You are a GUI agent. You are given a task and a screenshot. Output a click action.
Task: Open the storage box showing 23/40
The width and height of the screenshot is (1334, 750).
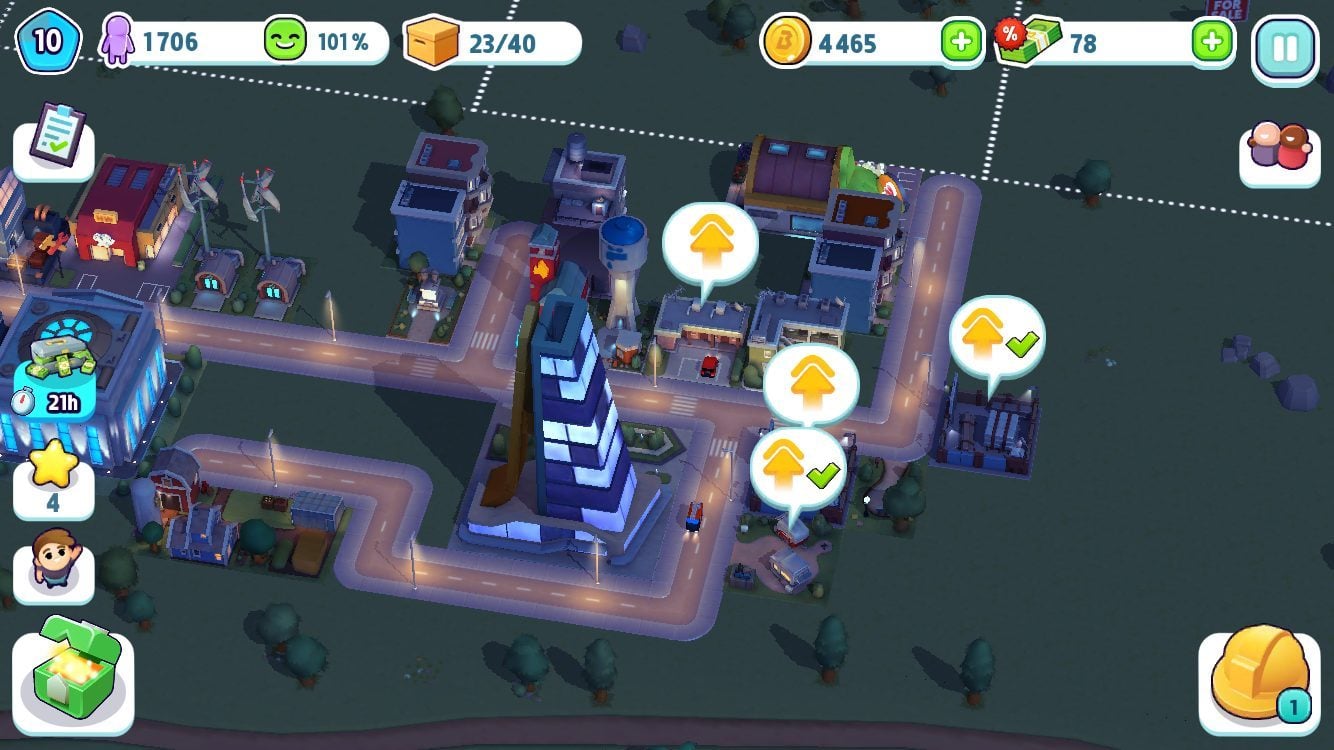click(433, 43)
